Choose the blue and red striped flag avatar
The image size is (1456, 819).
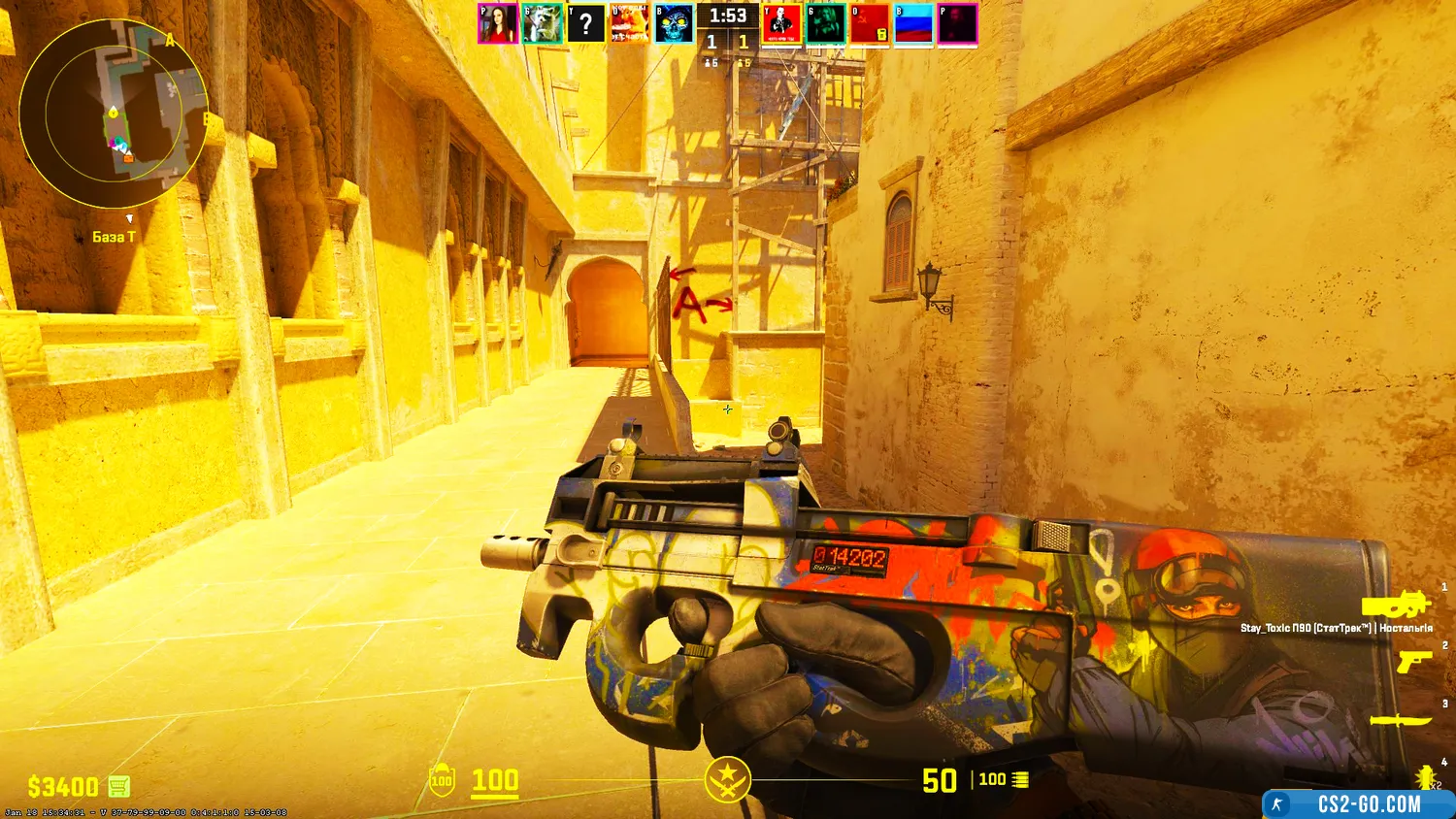(x=913, y=24)
